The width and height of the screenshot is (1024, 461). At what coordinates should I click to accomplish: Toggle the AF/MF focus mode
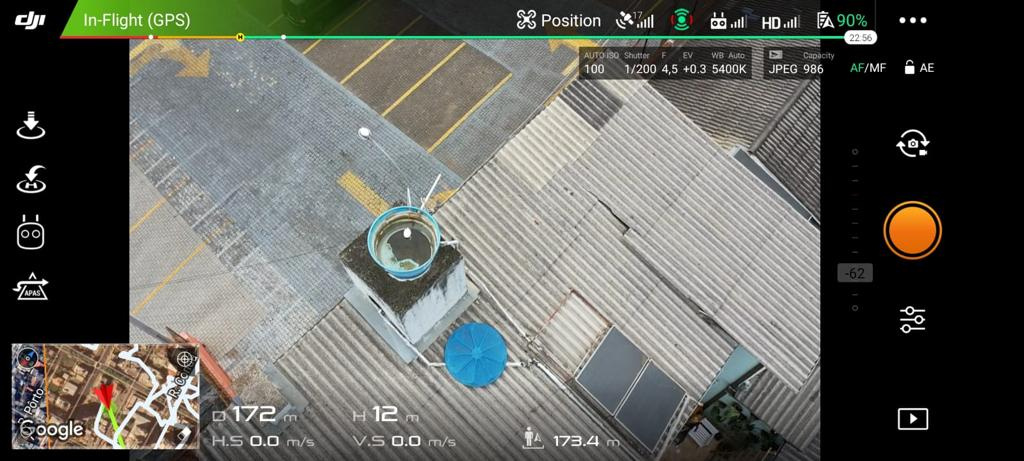[x=867, y=68]
